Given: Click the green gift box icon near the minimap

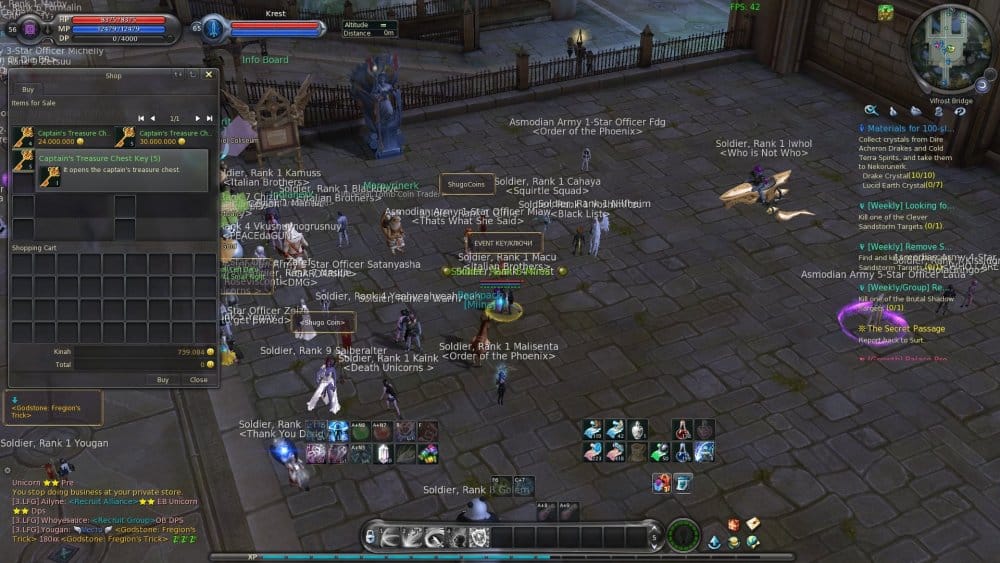Looking at the screenshot, I should [886, 12].
